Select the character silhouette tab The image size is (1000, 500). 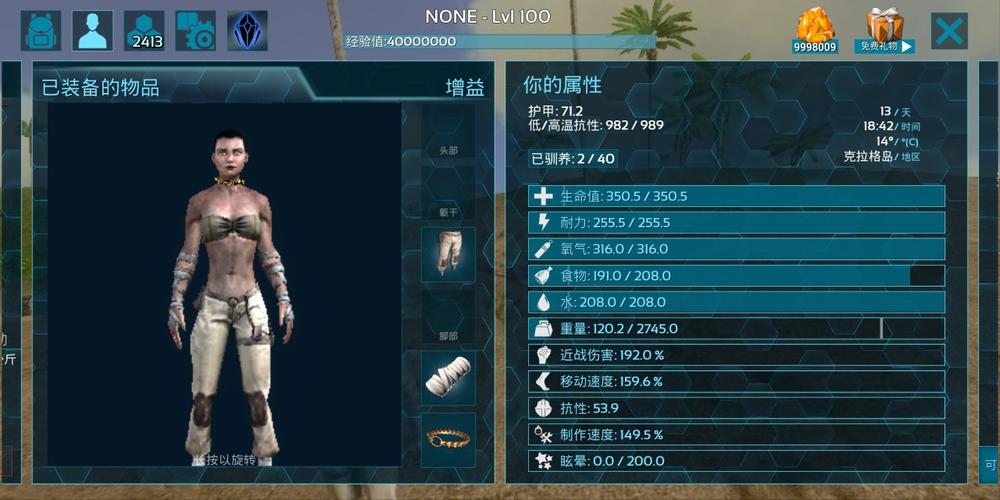pos(93,31)
